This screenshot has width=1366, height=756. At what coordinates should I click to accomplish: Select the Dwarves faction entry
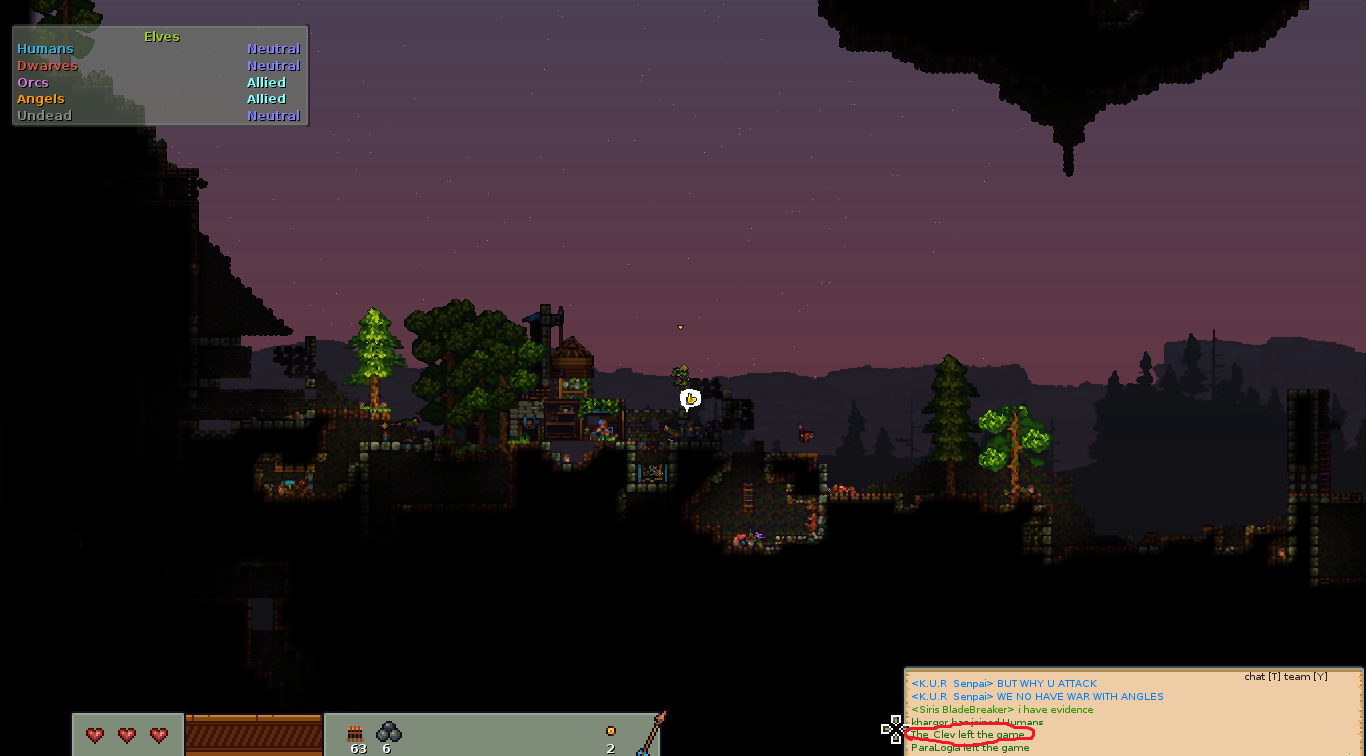point(48,66)
